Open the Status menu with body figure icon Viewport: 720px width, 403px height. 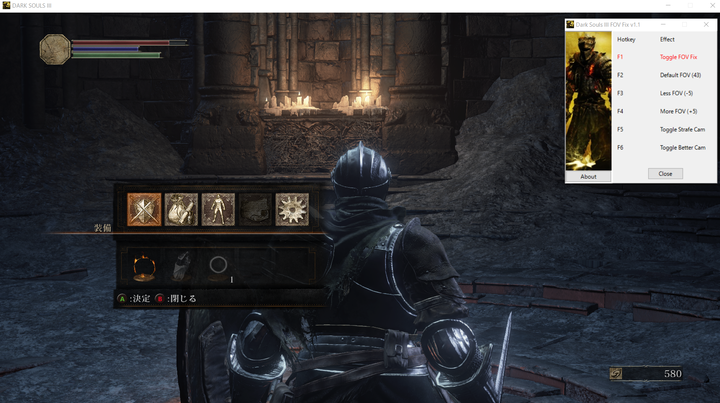click(218, 209)
